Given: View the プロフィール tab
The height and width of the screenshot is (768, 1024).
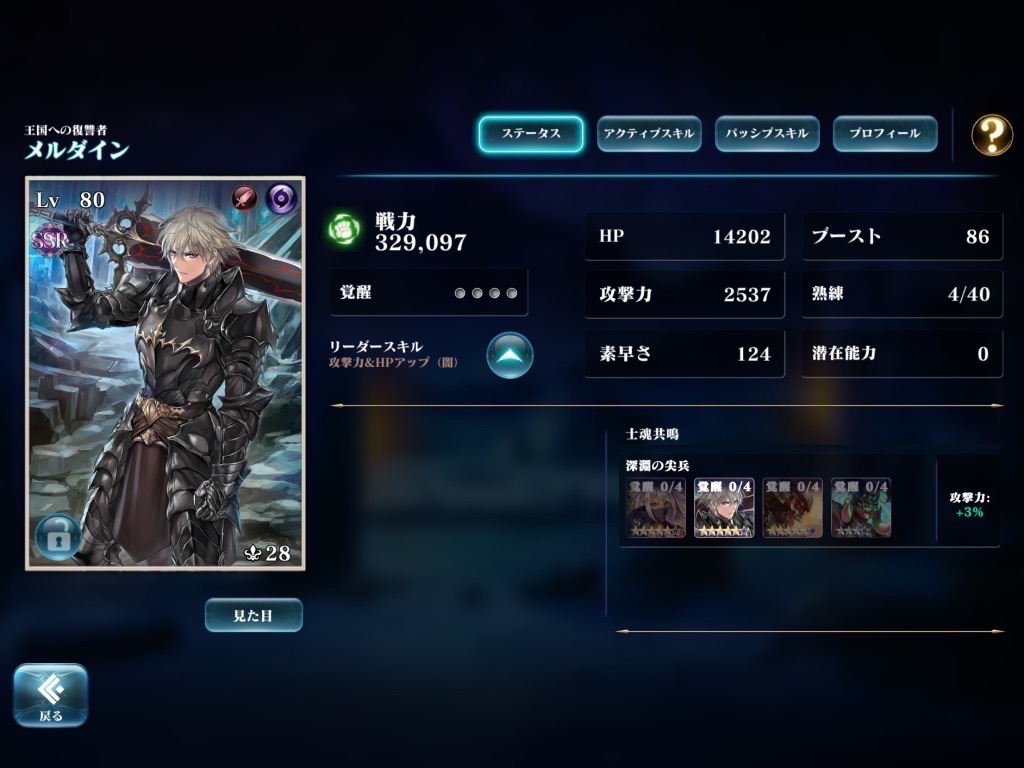Looking at the screenshot, I should click(884, 134).
